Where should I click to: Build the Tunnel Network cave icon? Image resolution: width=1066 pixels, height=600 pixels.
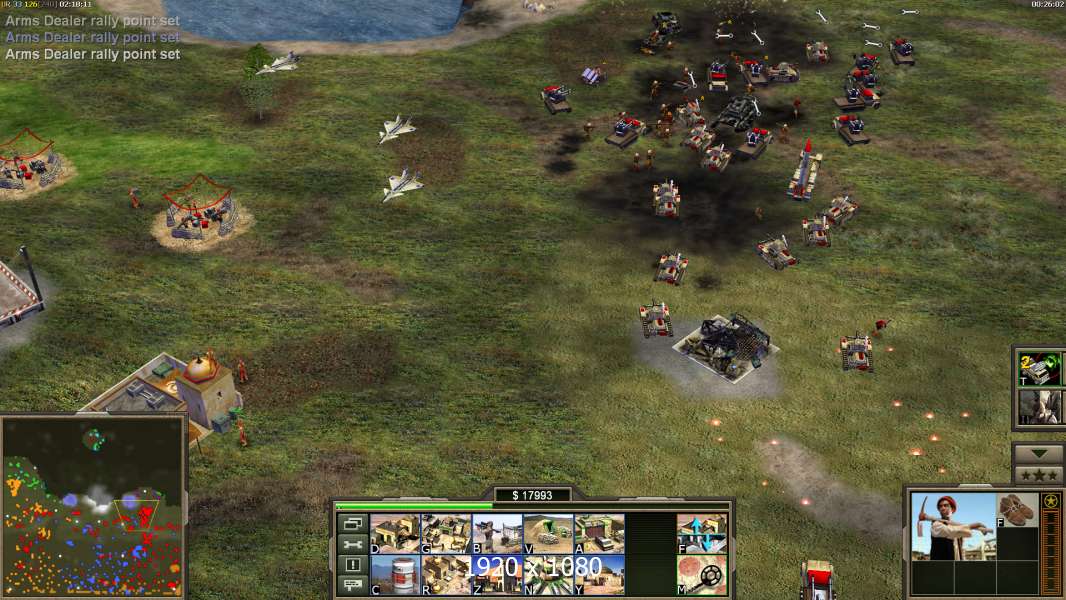548,533
